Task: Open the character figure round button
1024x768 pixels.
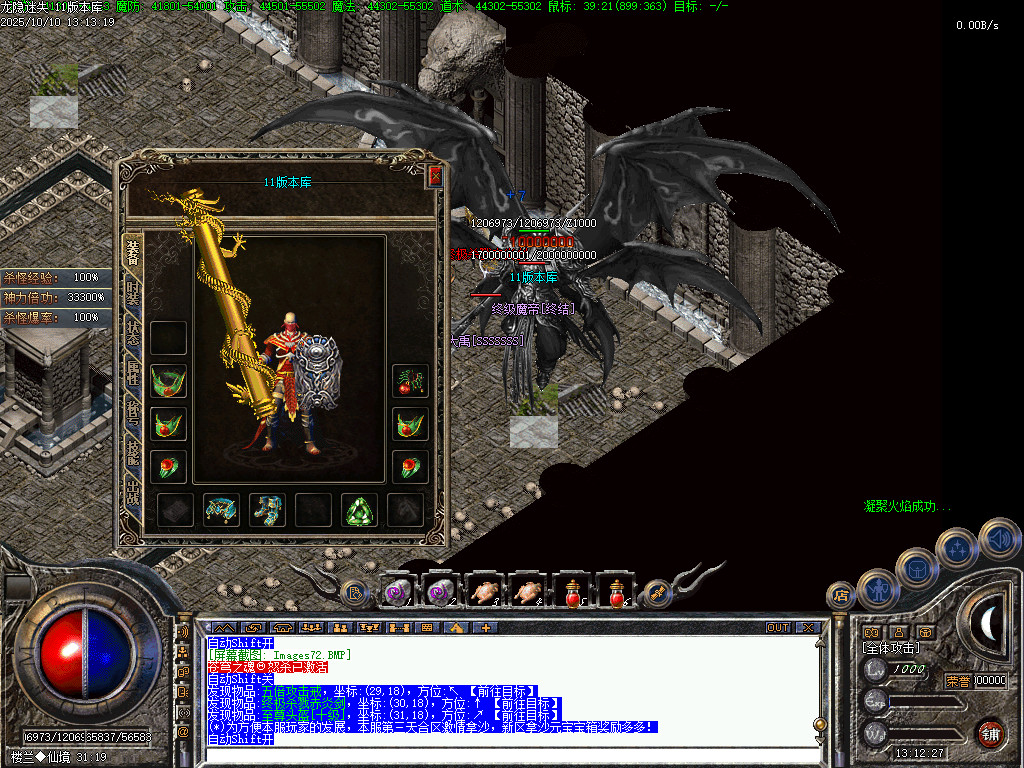Action: (877, 588)
